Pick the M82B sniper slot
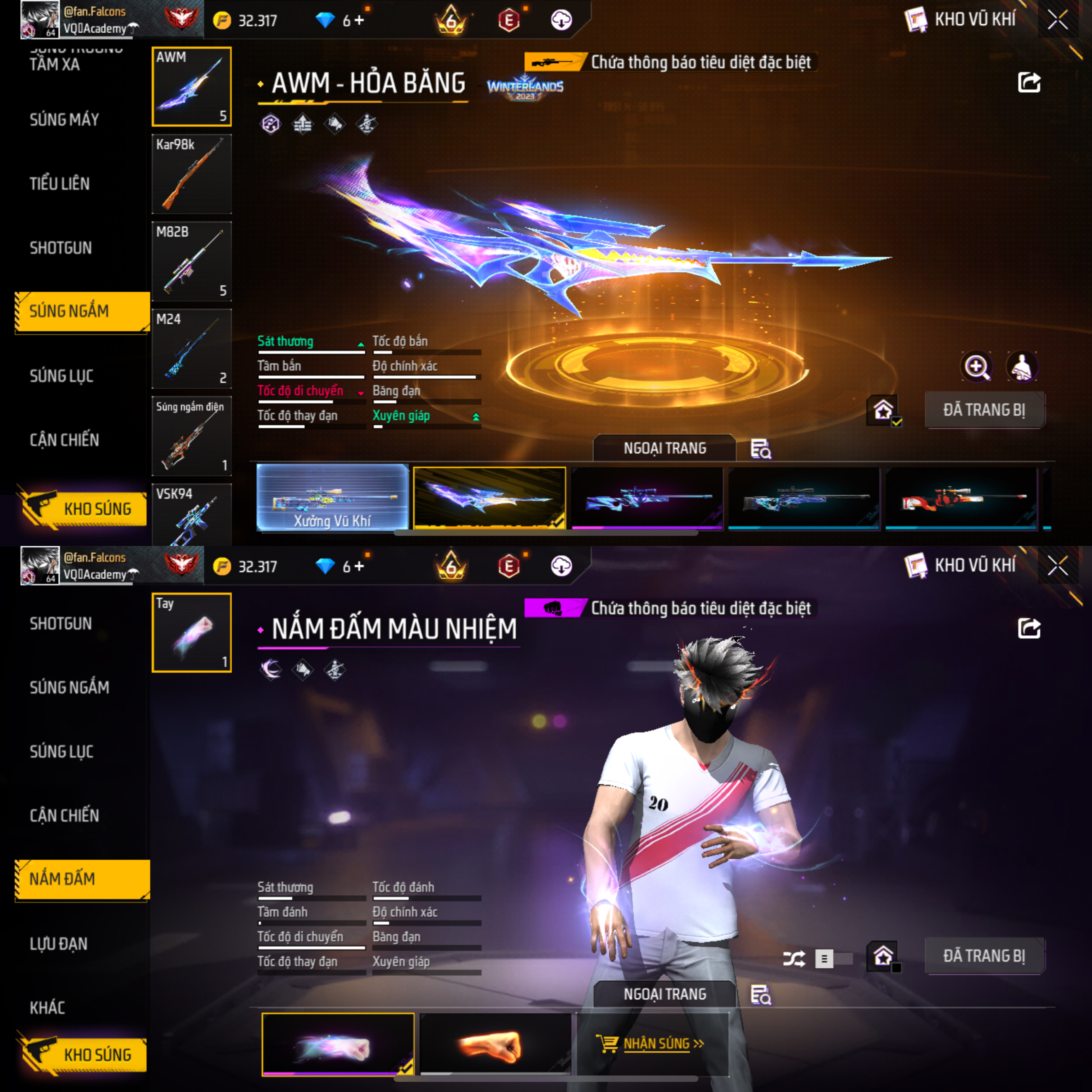Image resolution: width=1092 pixels, height=1092 pixels. 192,261
